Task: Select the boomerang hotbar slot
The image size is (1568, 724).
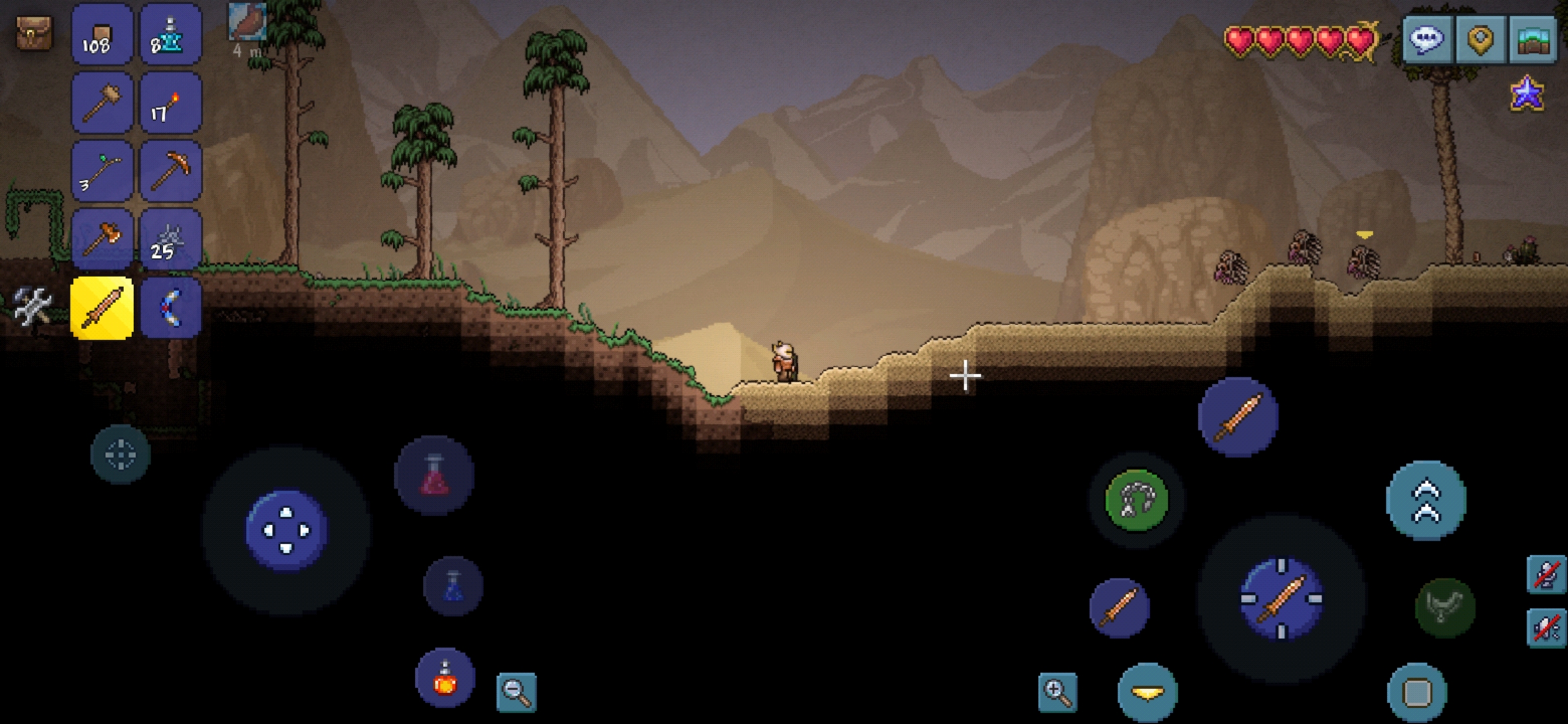Action: tap(170, 308)
